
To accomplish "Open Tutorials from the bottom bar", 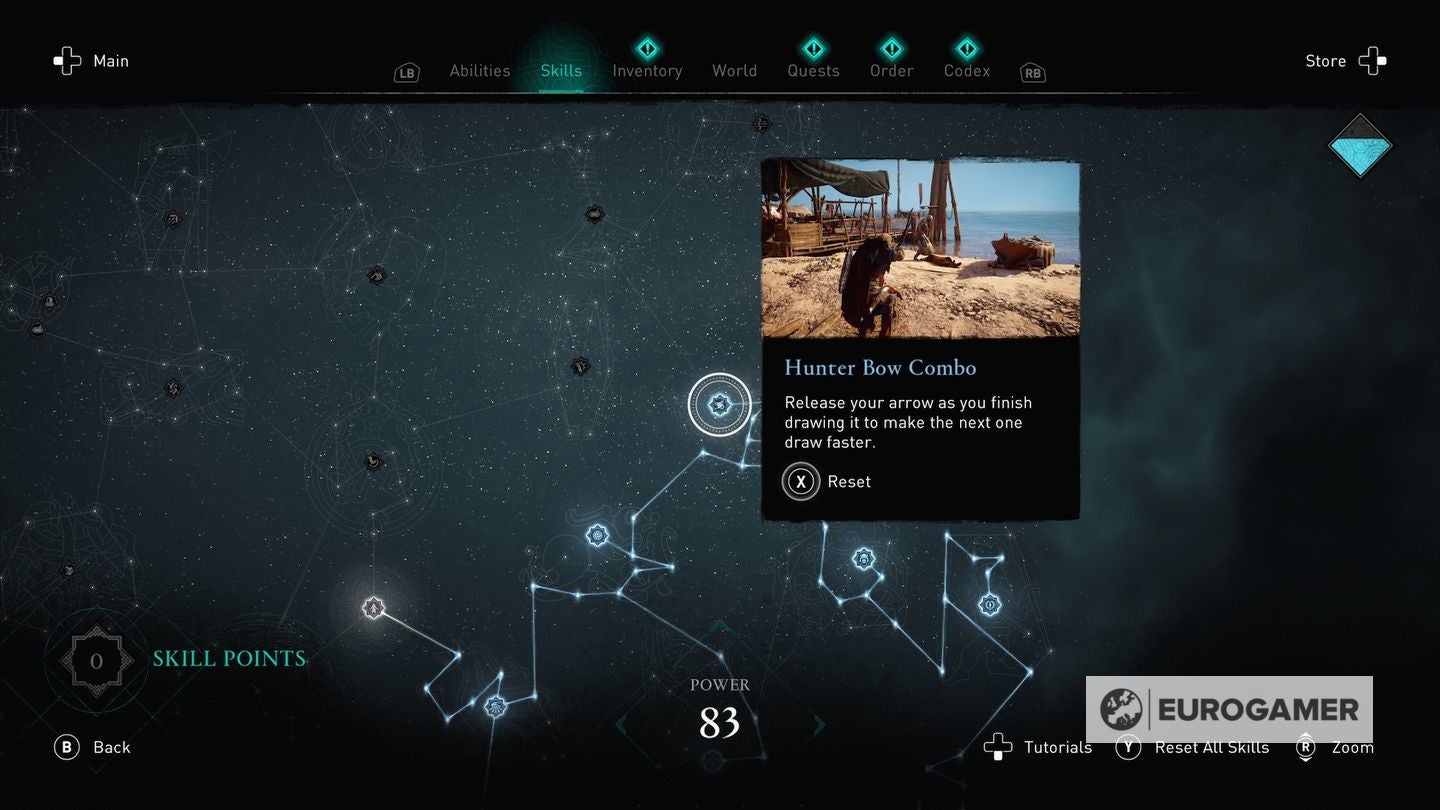I will (x=1056, y=747).
